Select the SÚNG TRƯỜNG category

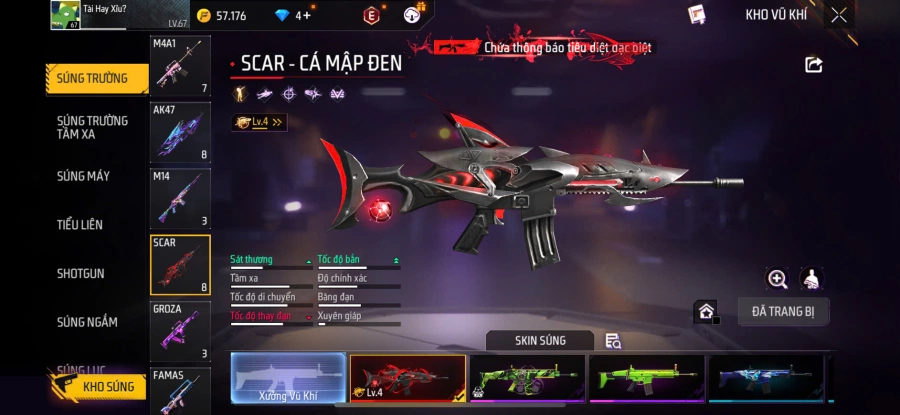coord(92,79)
